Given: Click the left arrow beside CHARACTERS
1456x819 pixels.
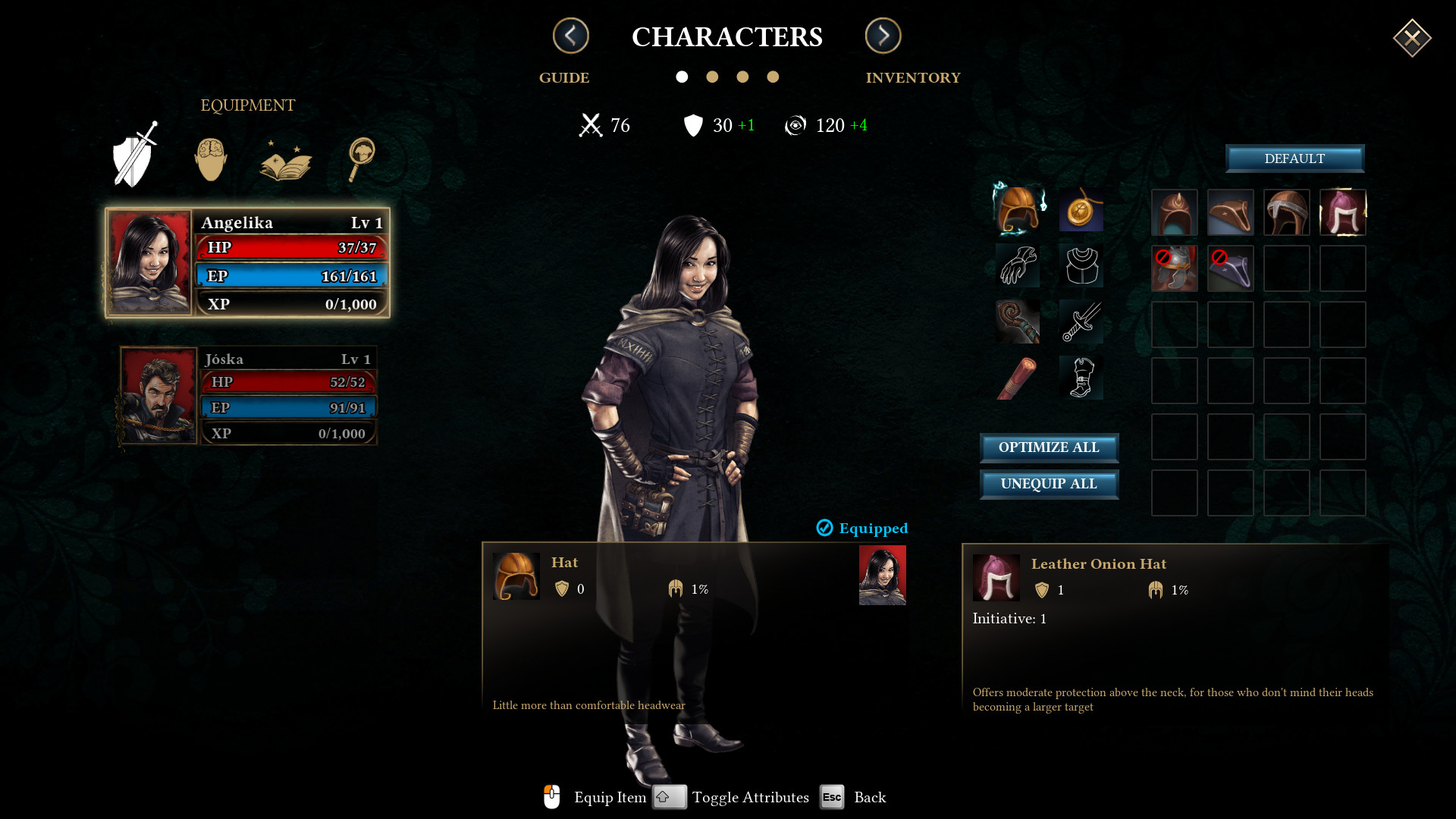Looking at the screenshot, I should click(x=570, y=36).
